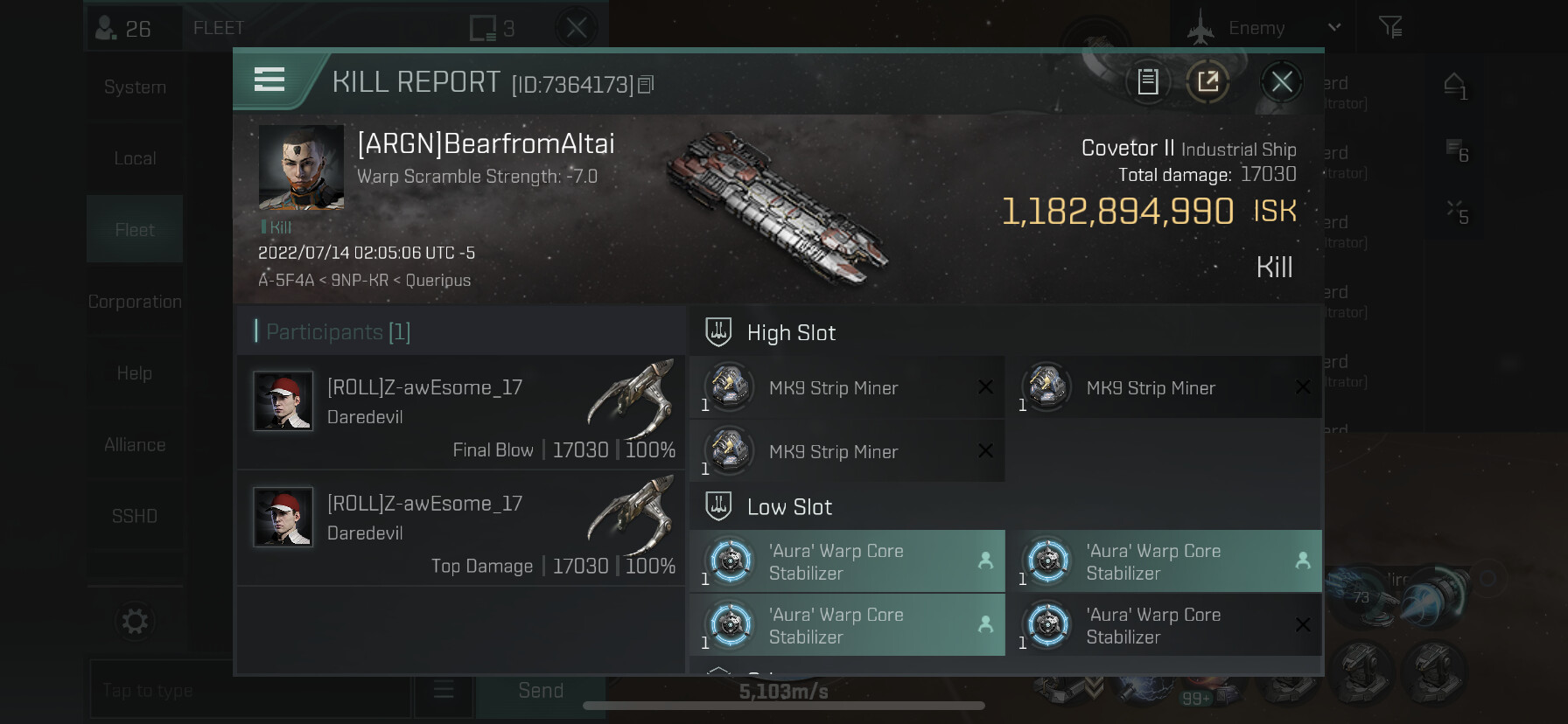
Task: Open the Corporation chat channel
Action: (x=135, y=302)
